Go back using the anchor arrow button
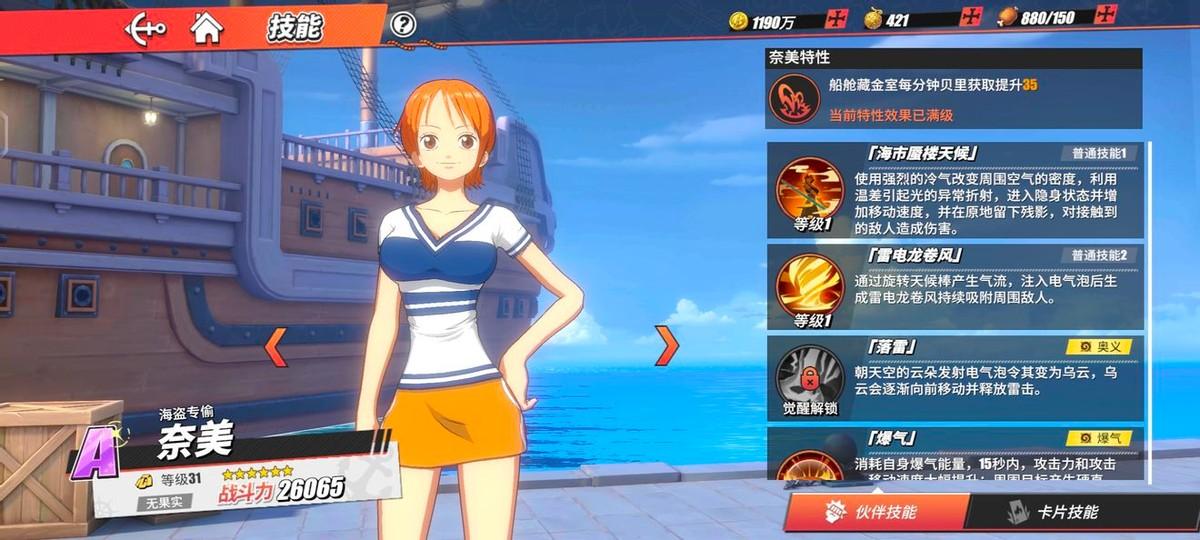 pos(145,28)
